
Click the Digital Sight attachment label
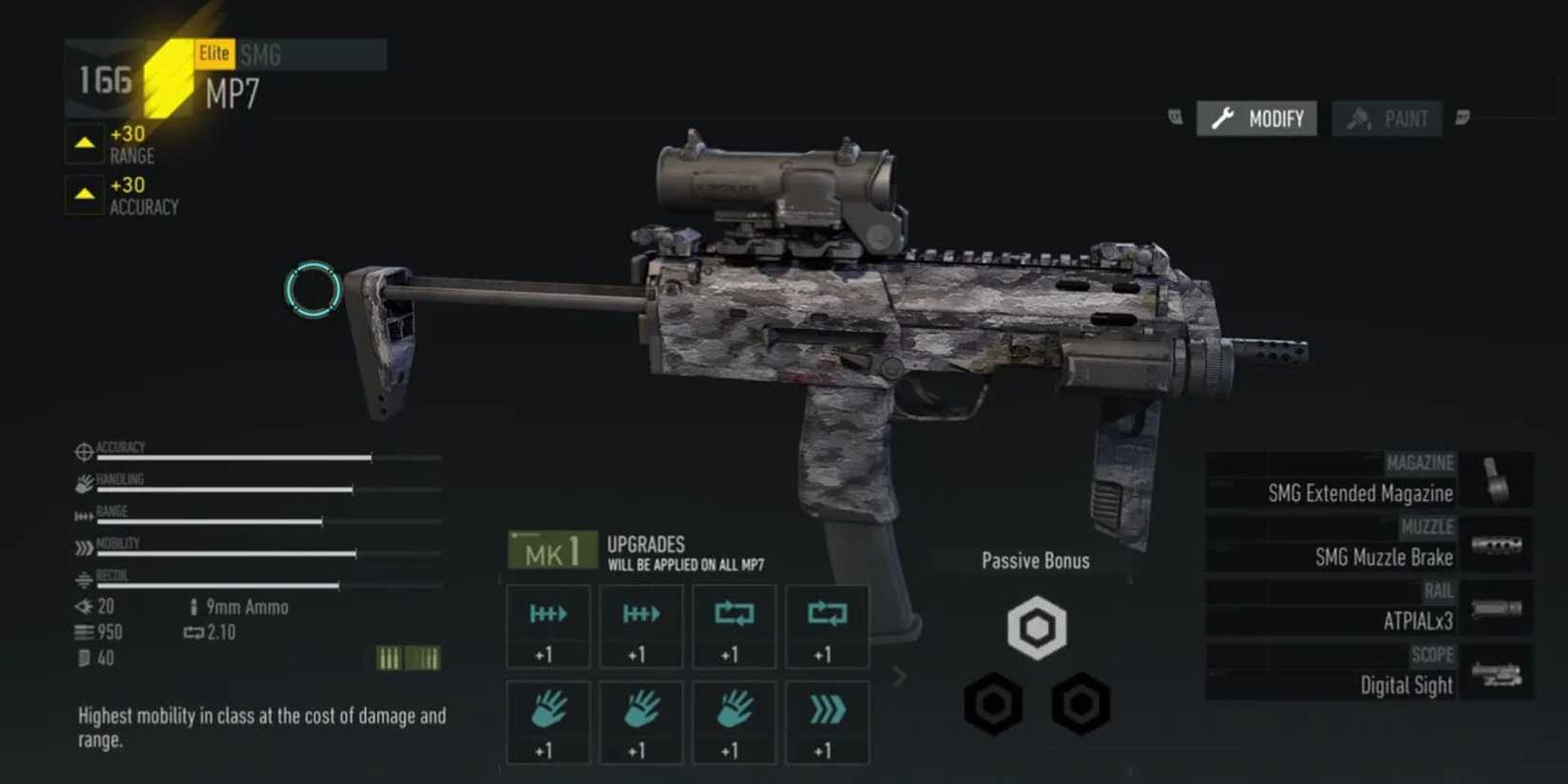(1405, 685)
